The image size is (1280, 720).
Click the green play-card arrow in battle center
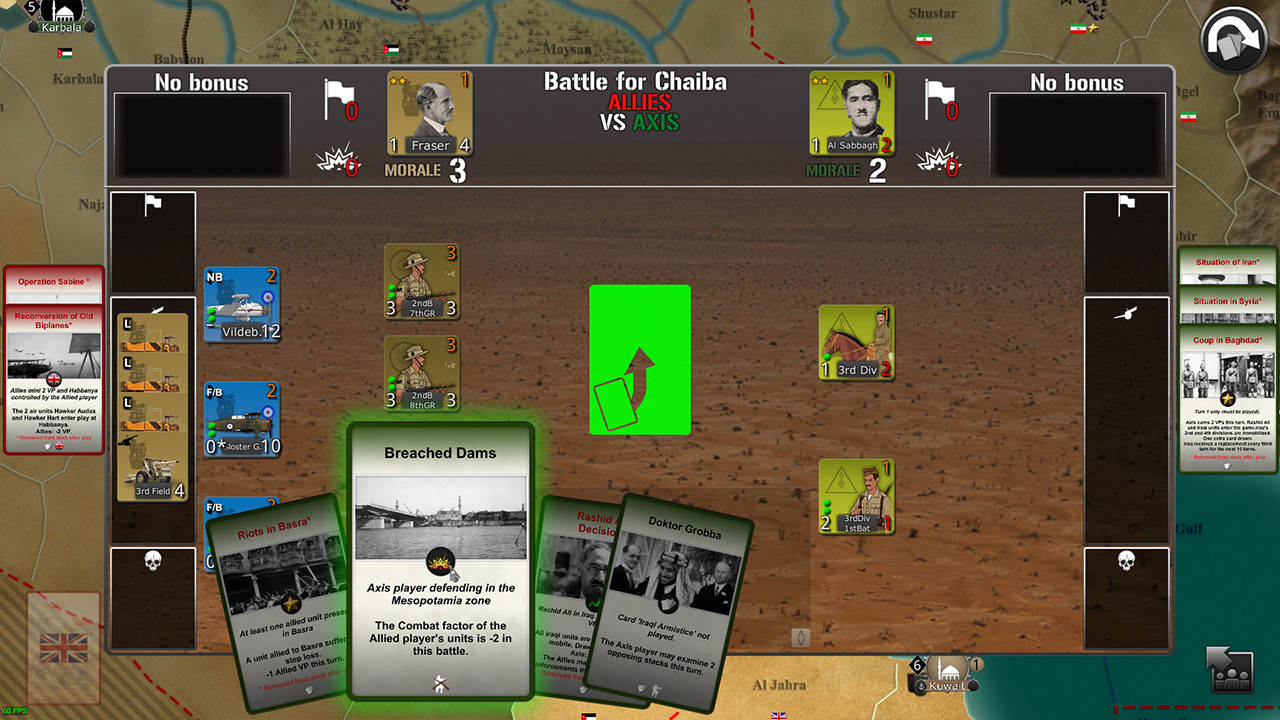coord(640,360)
